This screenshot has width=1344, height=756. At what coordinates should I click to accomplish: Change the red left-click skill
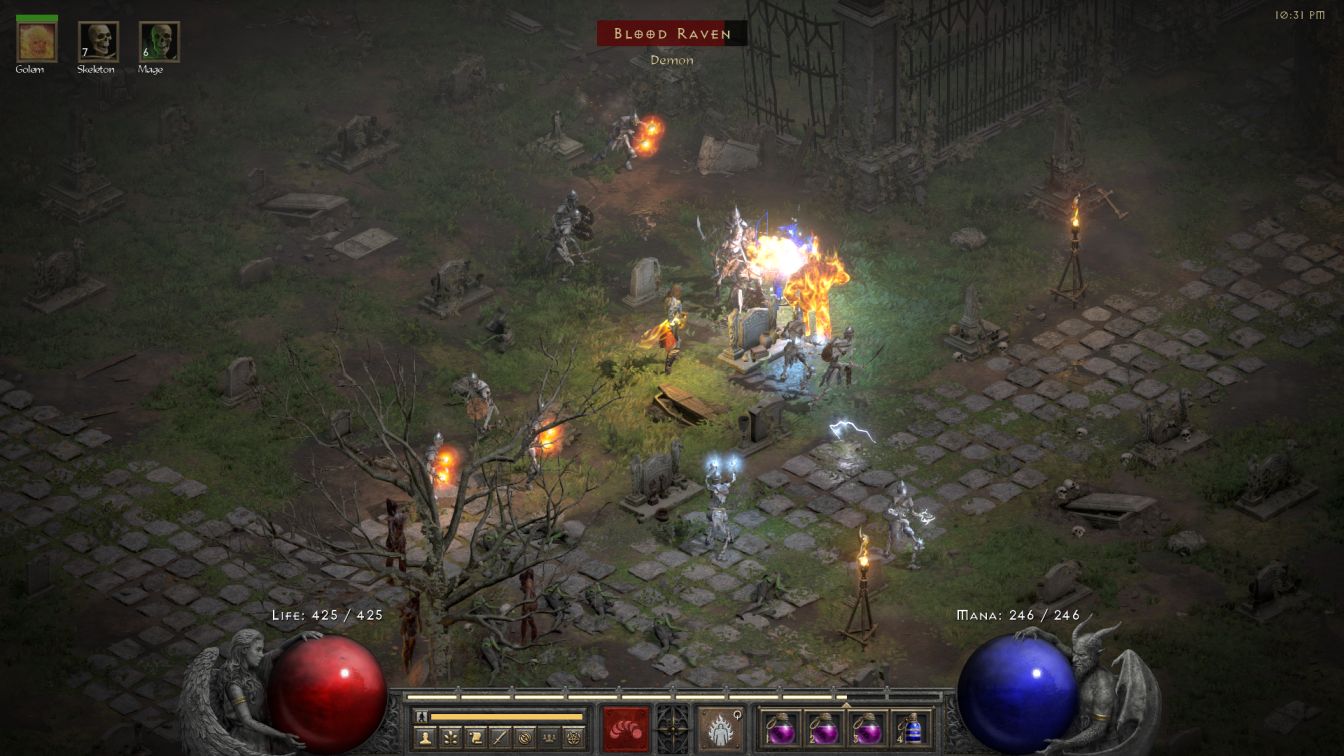[x=626, y=728]
